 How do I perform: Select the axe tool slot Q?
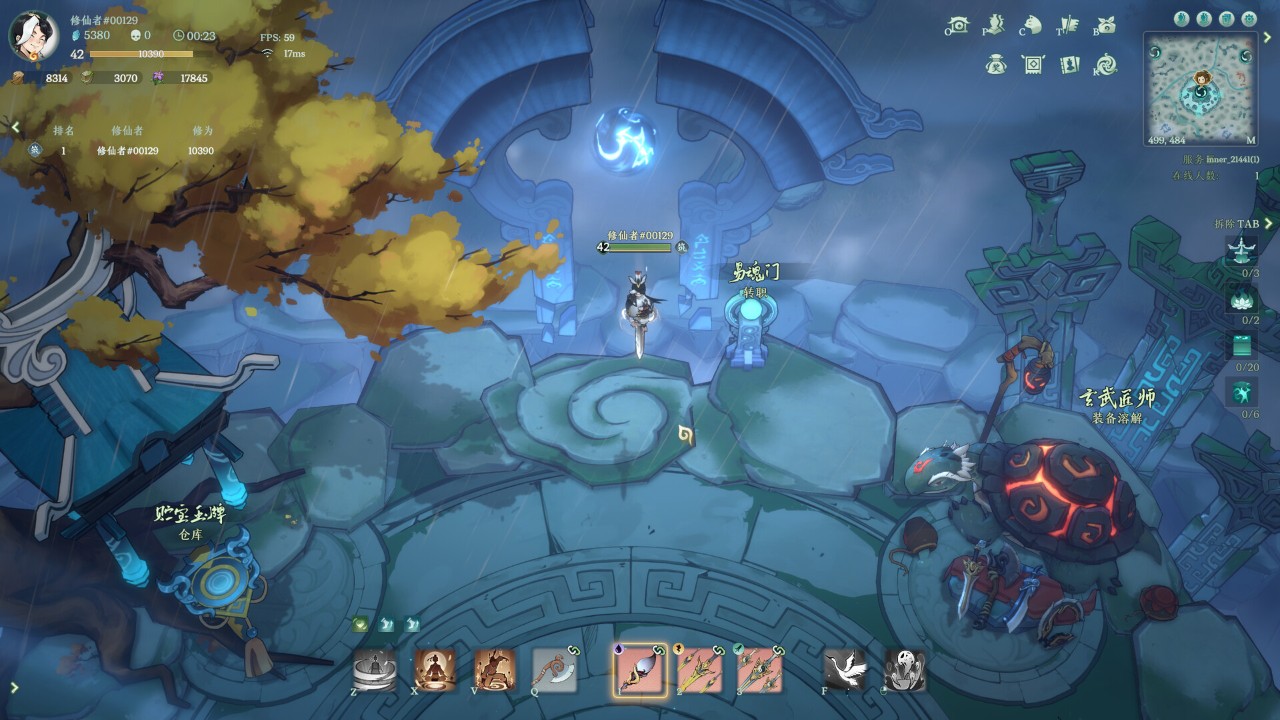point(554,670)
